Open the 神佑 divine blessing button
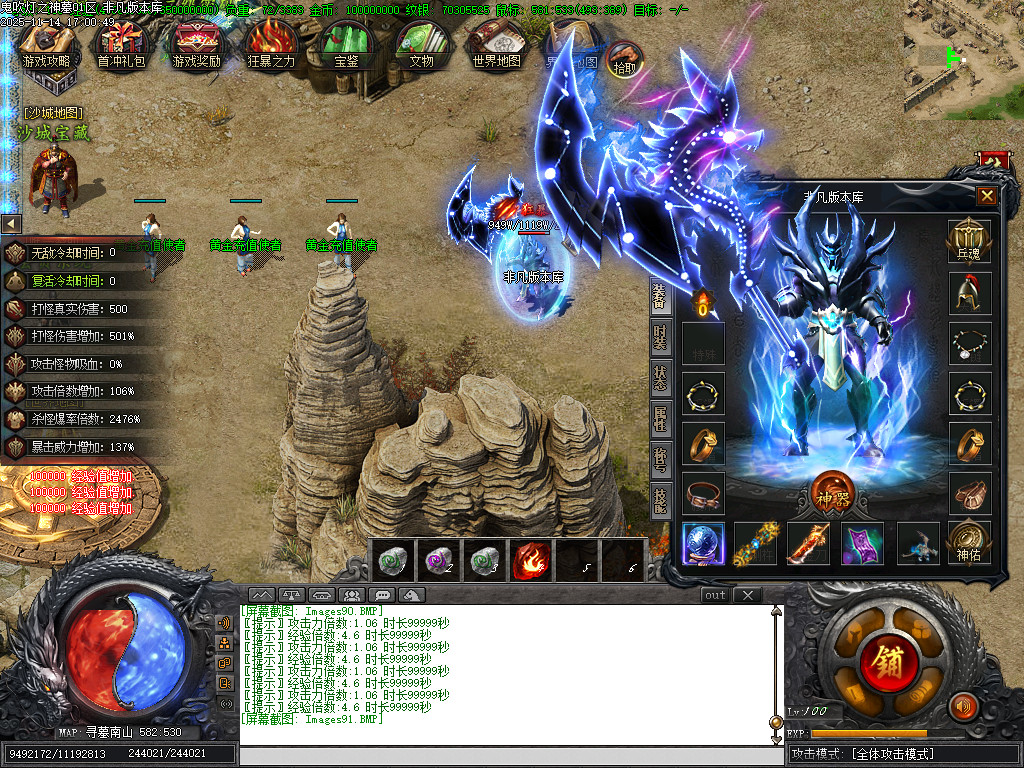This screenshot has height=768, width=1024. [x=969, y=541]
